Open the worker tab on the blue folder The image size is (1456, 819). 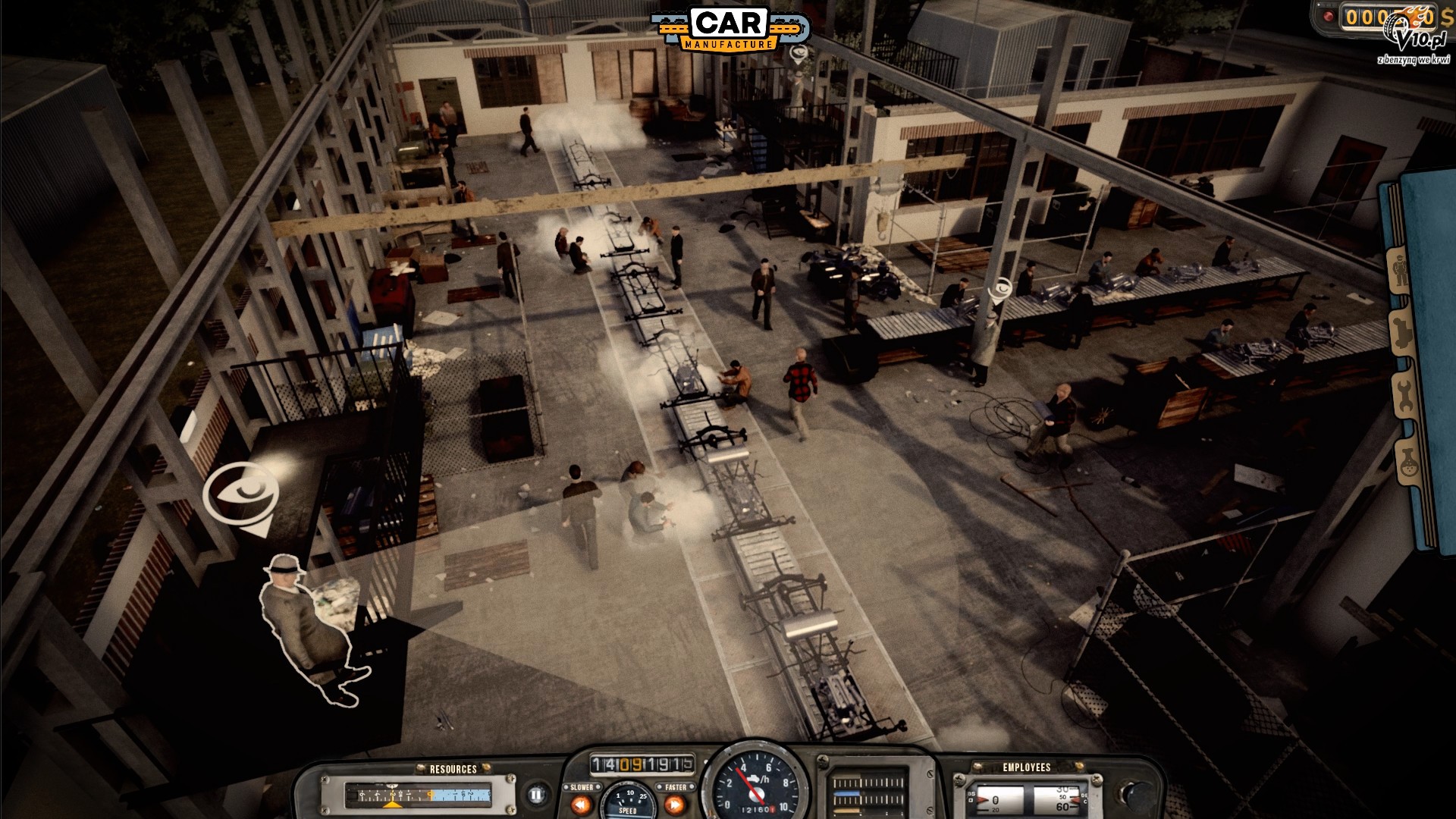1399,271
